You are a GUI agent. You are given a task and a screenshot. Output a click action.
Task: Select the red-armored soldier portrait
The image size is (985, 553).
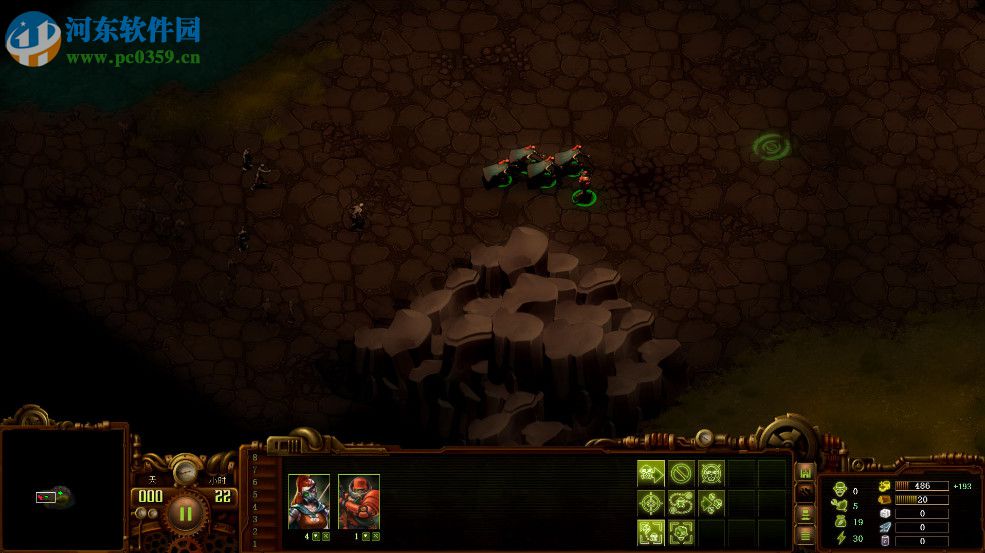[359, 500]
